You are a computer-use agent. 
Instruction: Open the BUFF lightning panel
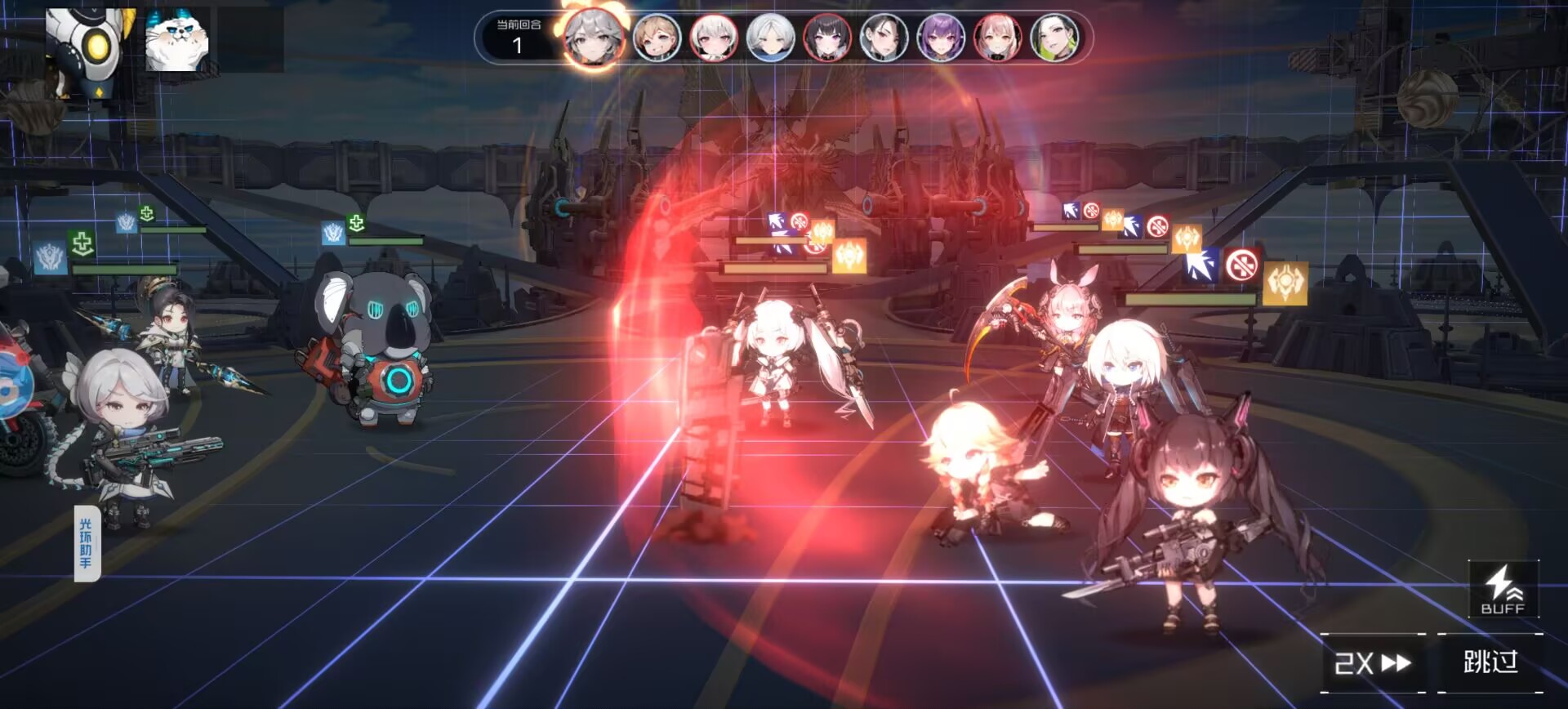[1503, 590]
